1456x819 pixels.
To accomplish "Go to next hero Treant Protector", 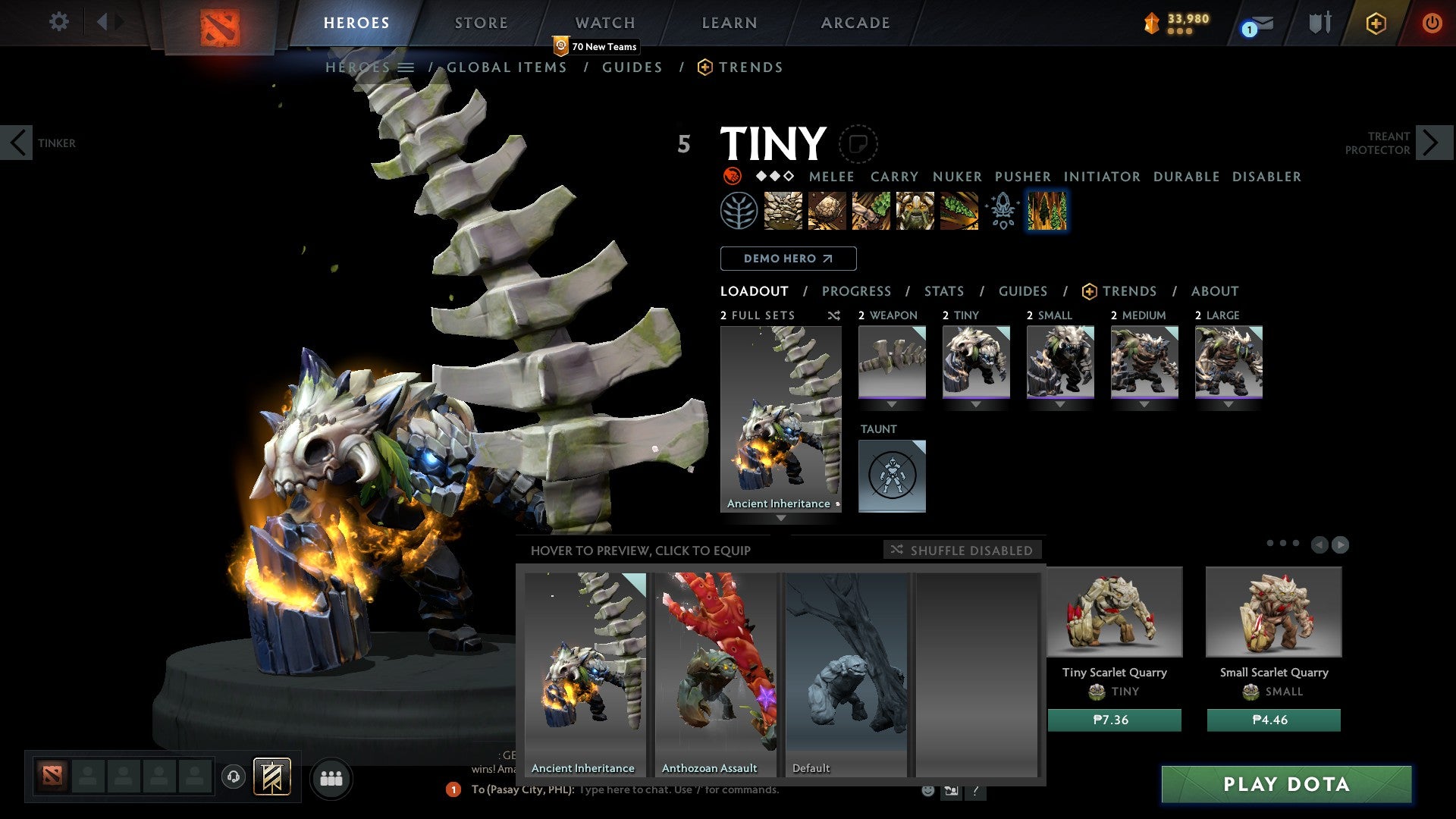I will (1432, 143).
